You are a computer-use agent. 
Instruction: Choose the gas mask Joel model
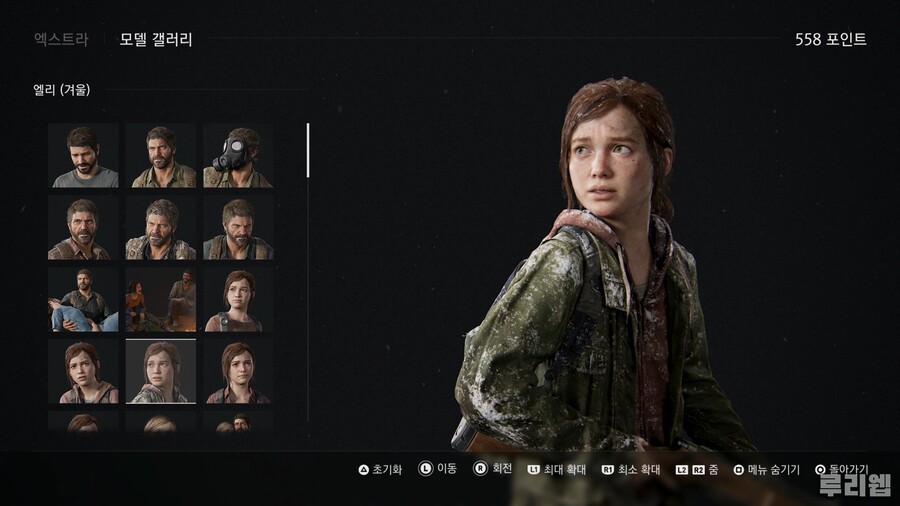(x=238, y=156)
